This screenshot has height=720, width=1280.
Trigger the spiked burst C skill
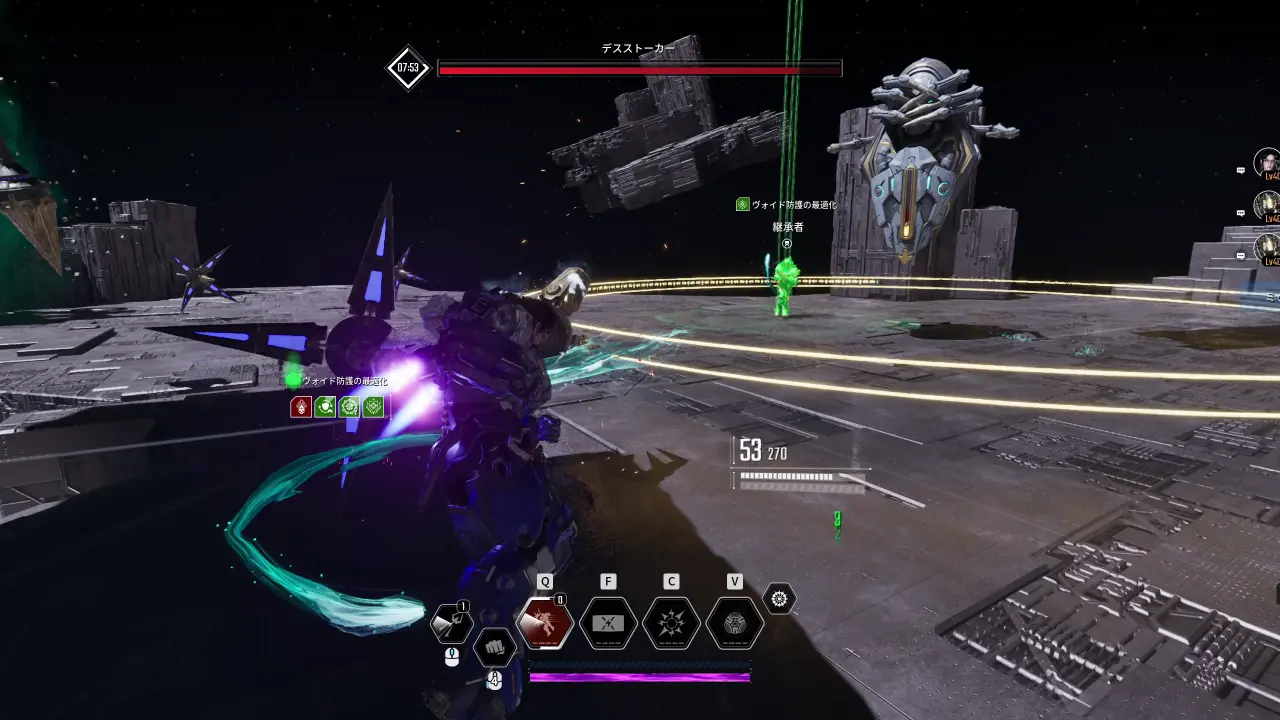[671, 623]
